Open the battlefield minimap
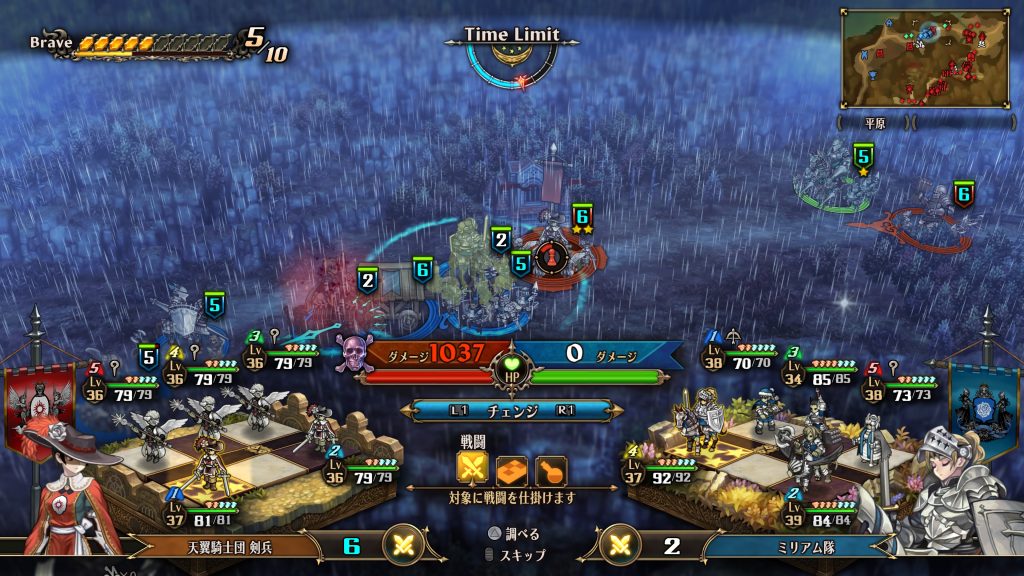This screenshot has height=576, width=1024. [924, 58]
